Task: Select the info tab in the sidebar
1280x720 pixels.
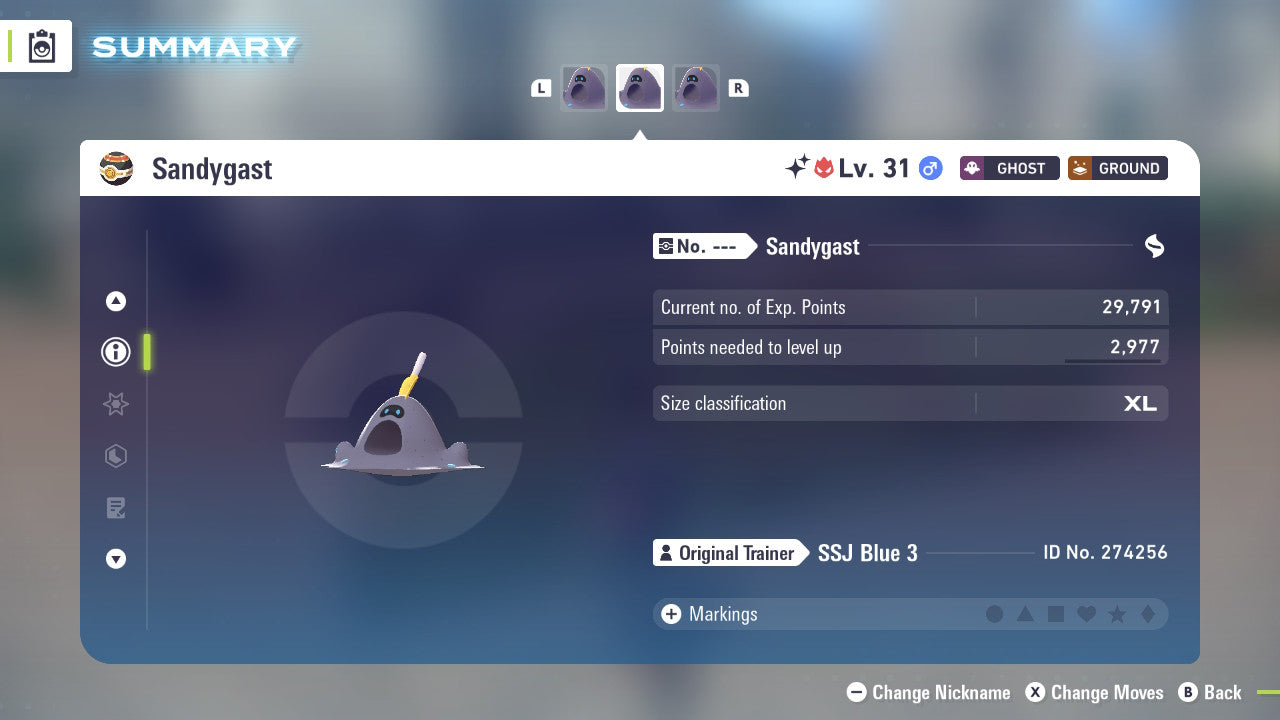Action: click(x=115, y=352)
